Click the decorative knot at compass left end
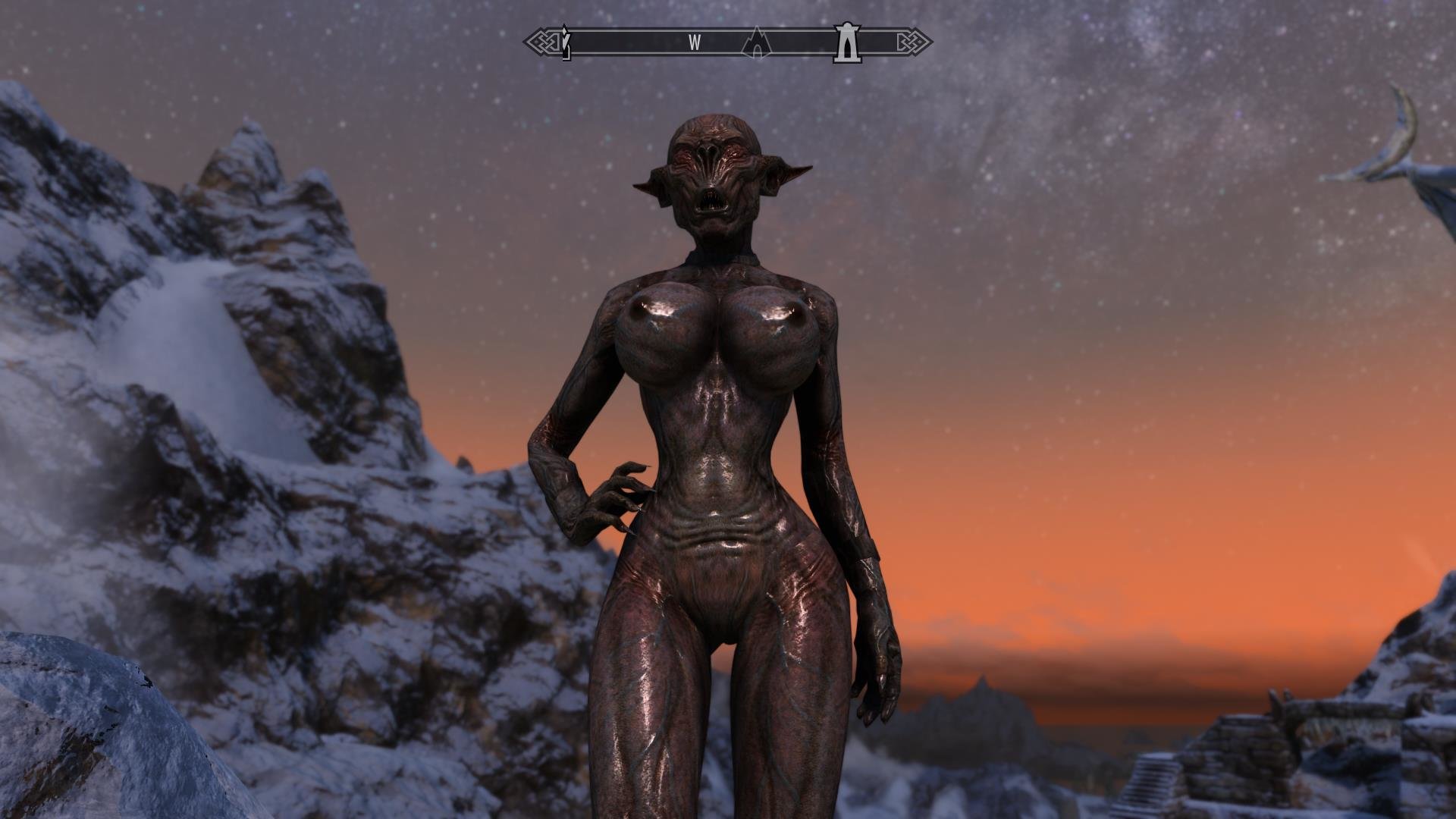This screenshot has height=819, width=1456. click(540, 42)
